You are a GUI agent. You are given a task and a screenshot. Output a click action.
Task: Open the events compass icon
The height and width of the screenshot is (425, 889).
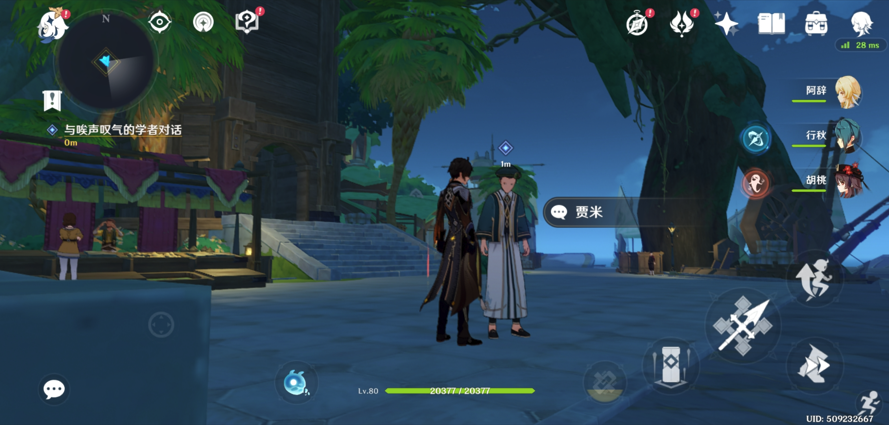[x=638, y=23]
